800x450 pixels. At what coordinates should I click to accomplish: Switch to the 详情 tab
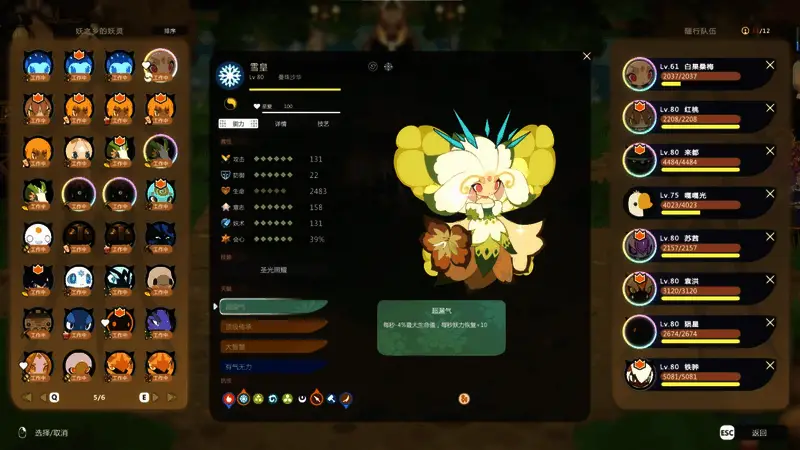tap(281, 123)
